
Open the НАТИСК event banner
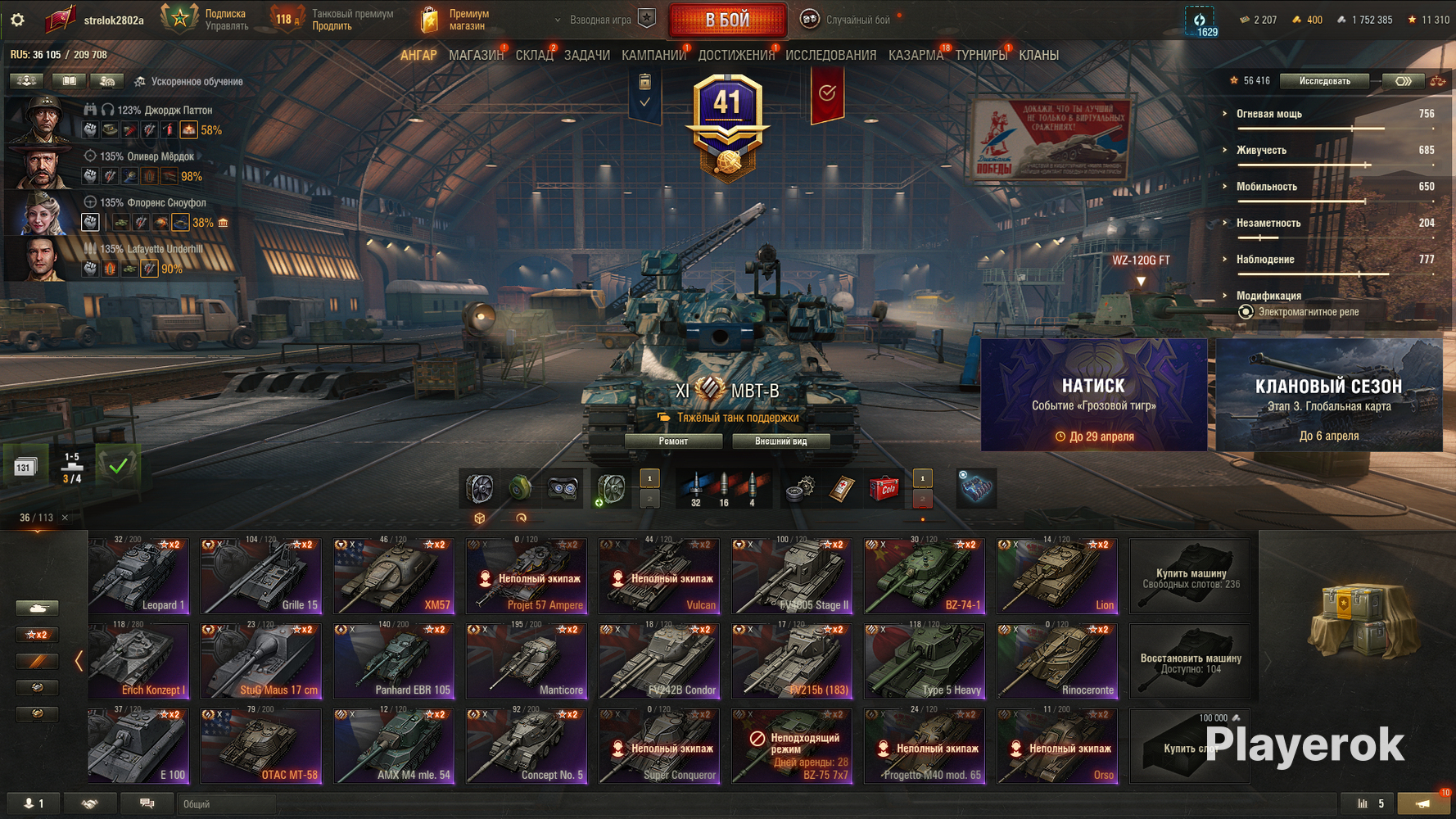click(1093, 395)
